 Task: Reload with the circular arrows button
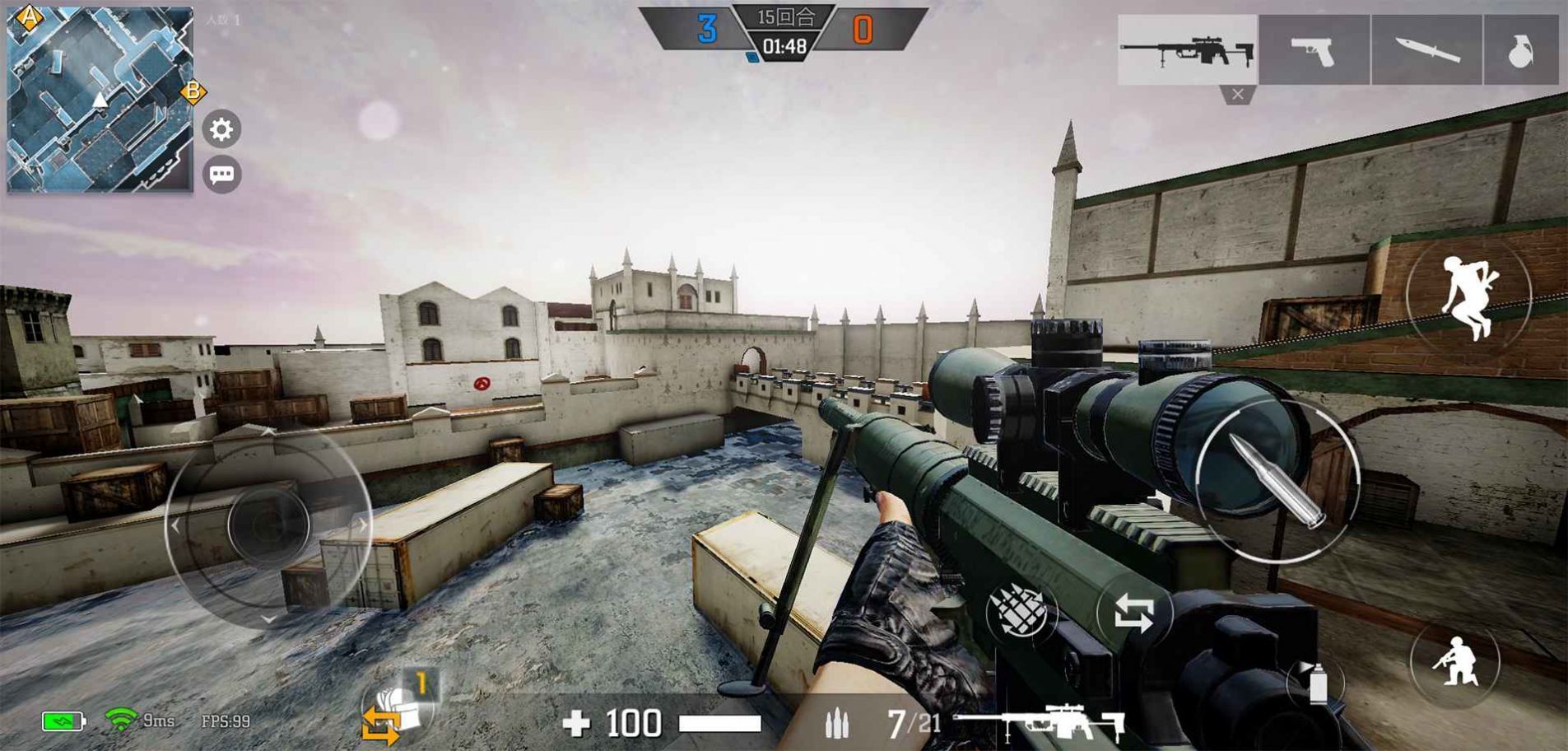[1133, 613]
